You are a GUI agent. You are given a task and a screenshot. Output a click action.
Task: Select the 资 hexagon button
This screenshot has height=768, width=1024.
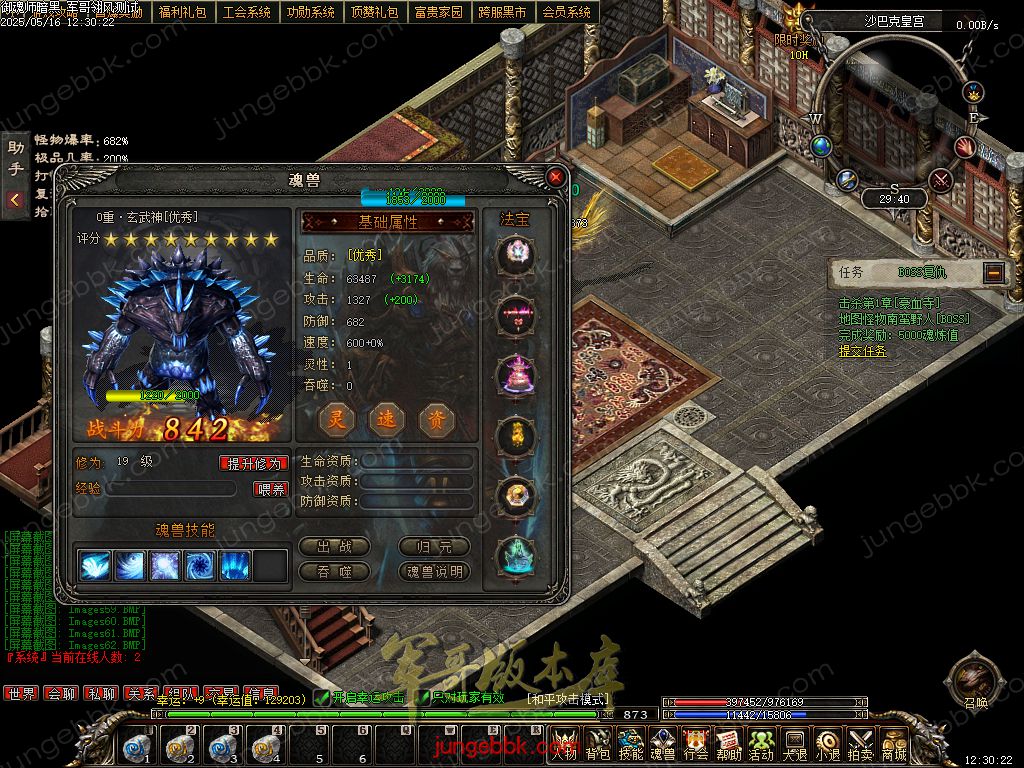point(437,420)
